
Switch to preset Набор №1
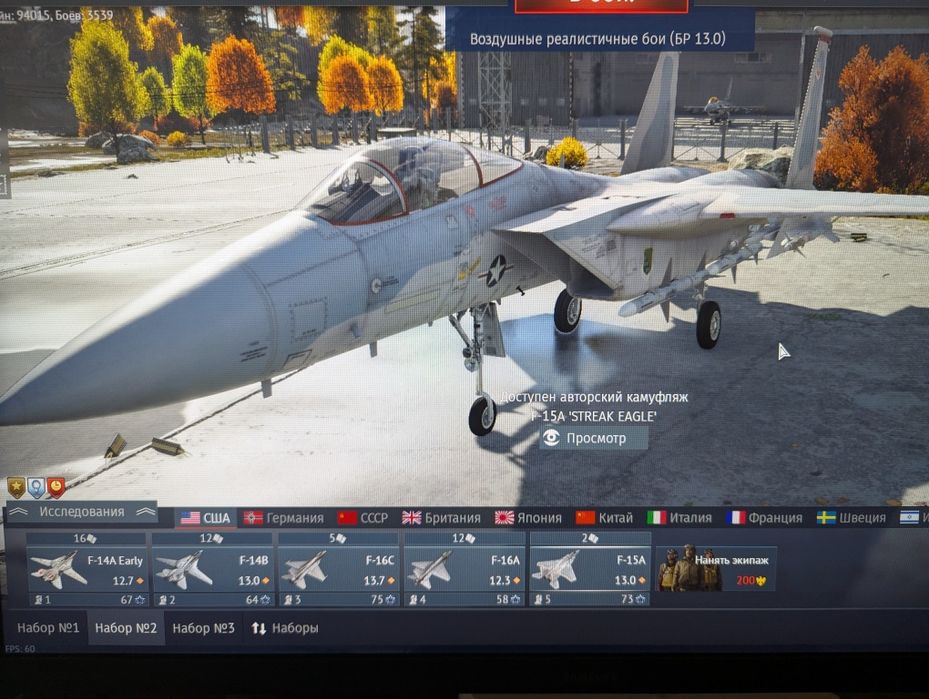48,628
